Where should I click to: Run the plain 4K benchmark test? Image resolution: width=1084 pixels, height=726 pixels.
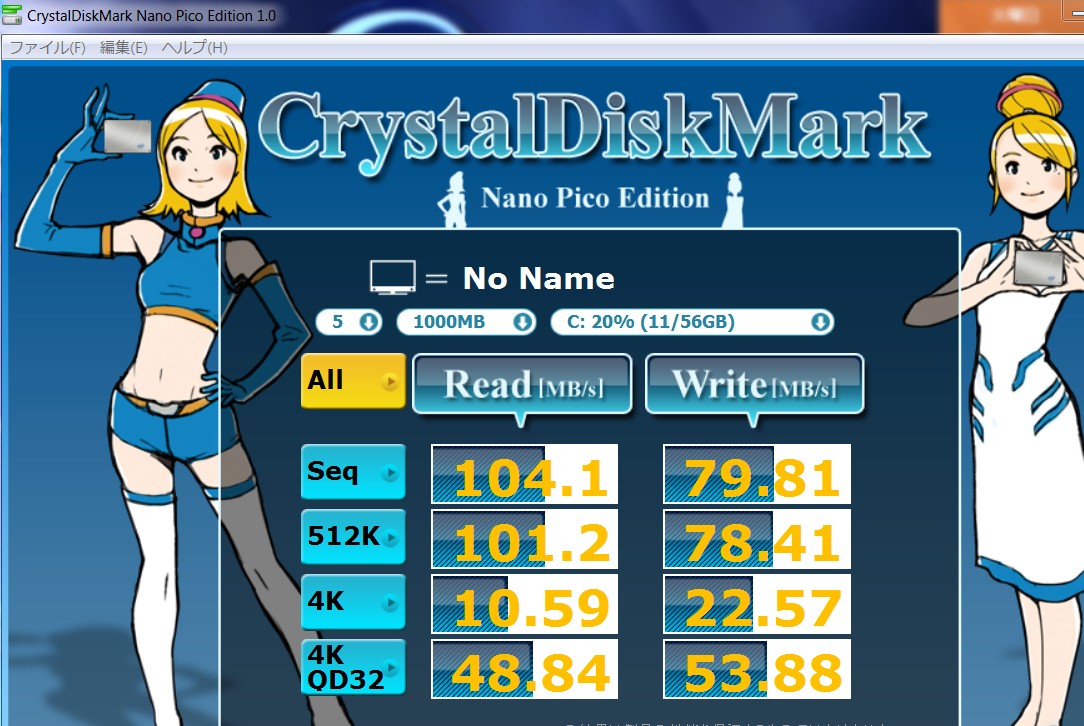coord(353,603)
